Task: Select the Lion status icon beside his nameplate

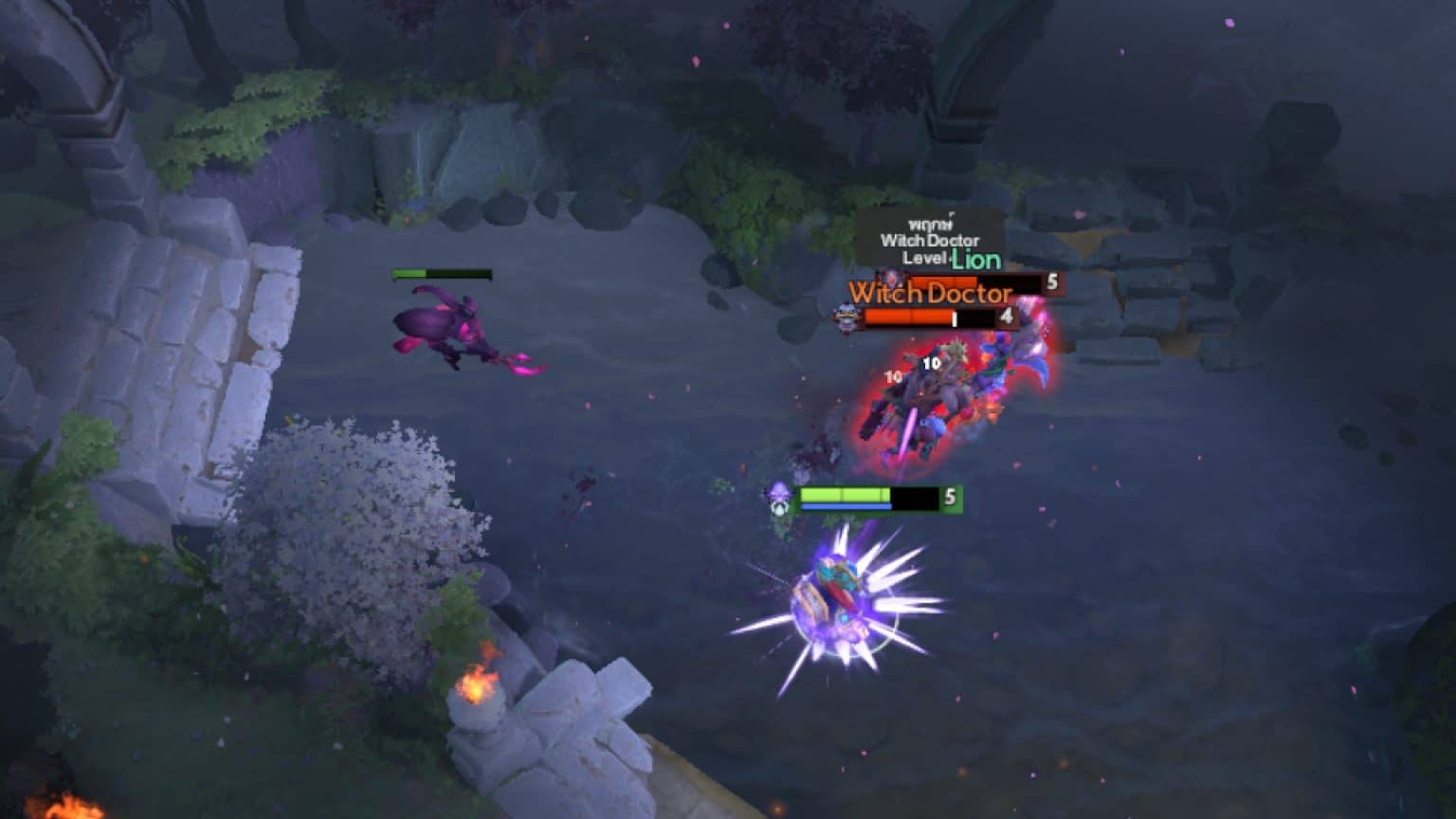Action: coord(892,277)
